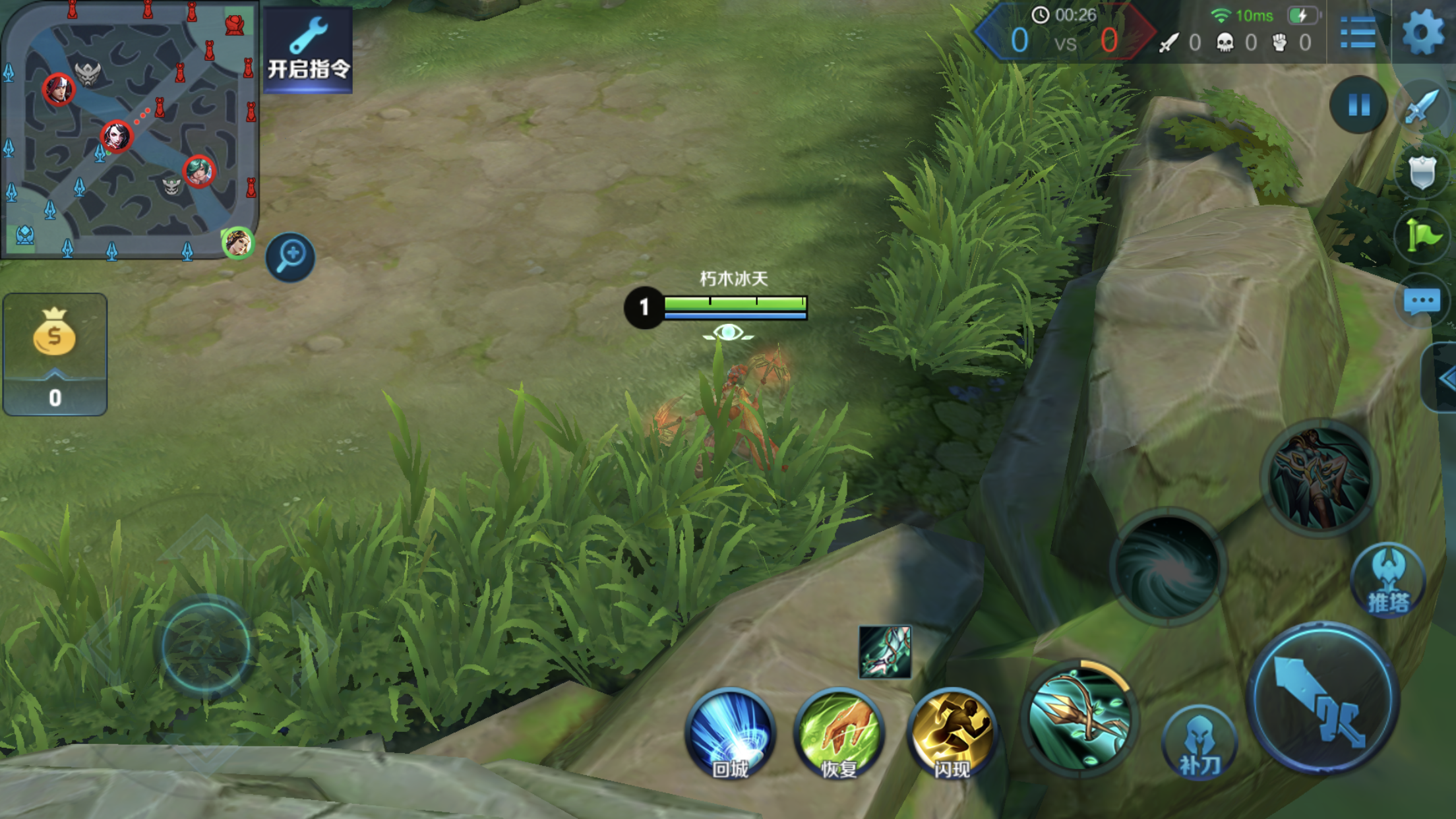
Task: Open the scoreboard list icon
Action: (1358, 33)
